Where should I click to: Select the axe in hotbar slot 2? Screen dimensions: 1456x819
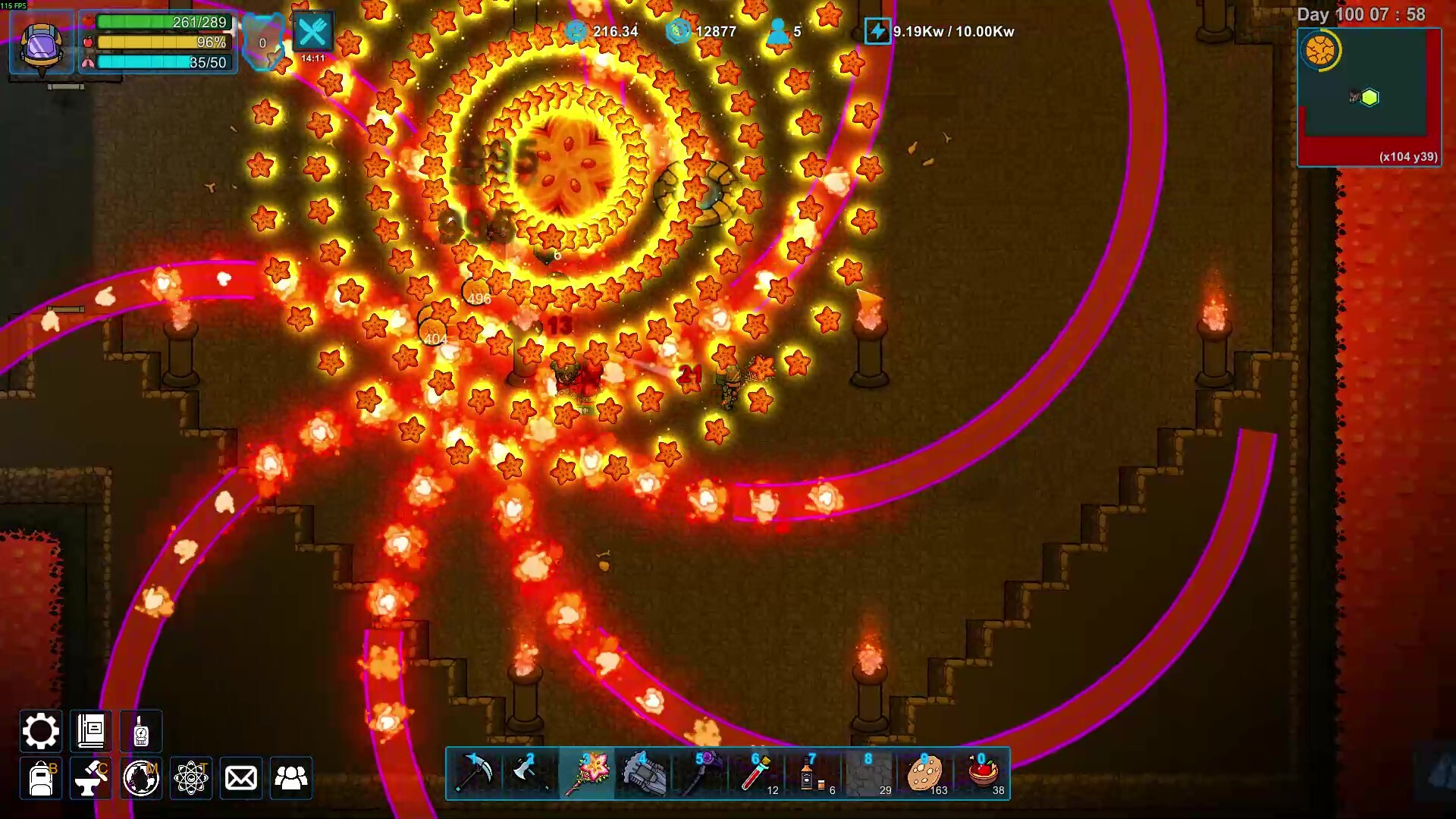click(531, 773)
